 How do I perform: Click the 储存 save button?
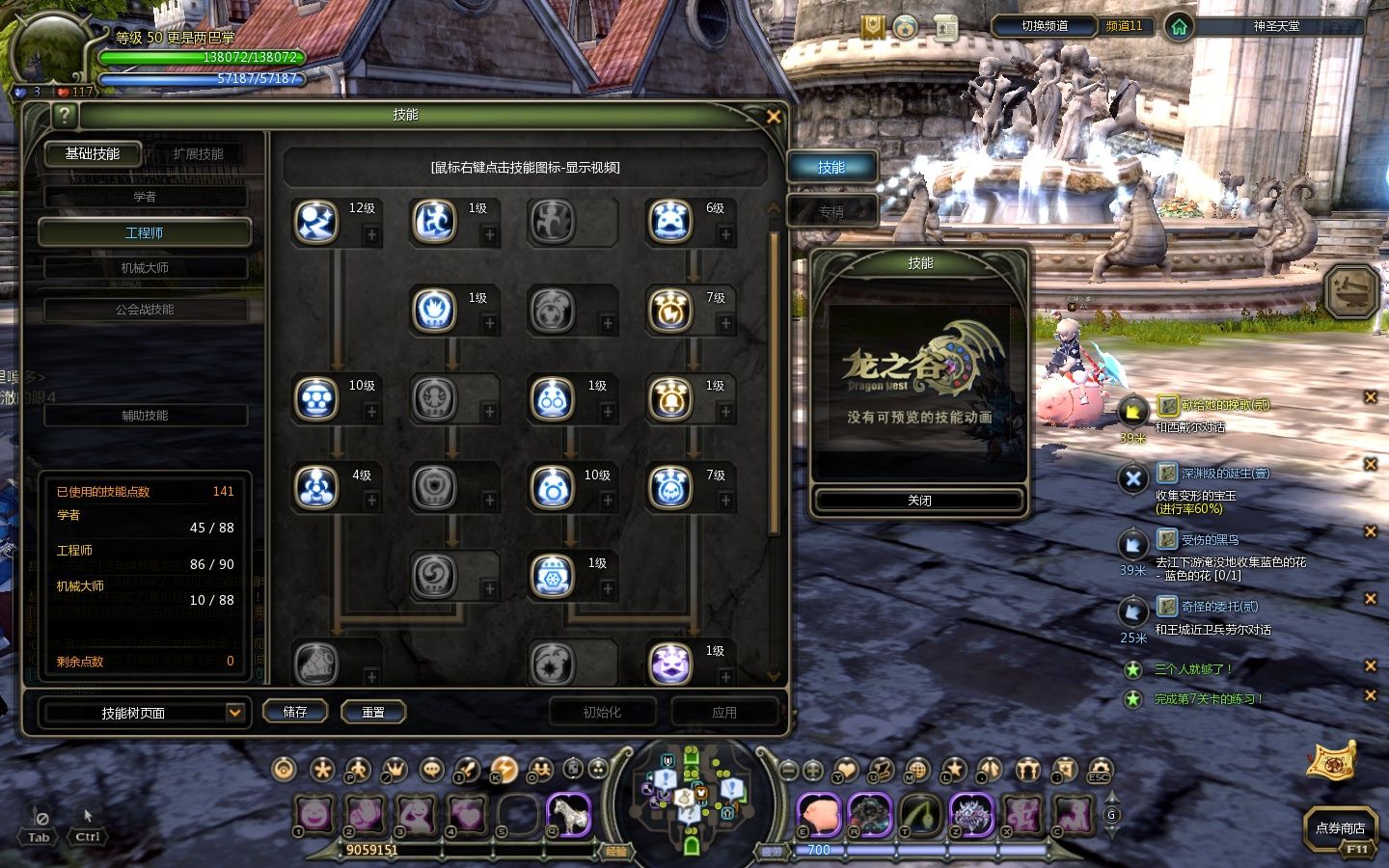295,712
